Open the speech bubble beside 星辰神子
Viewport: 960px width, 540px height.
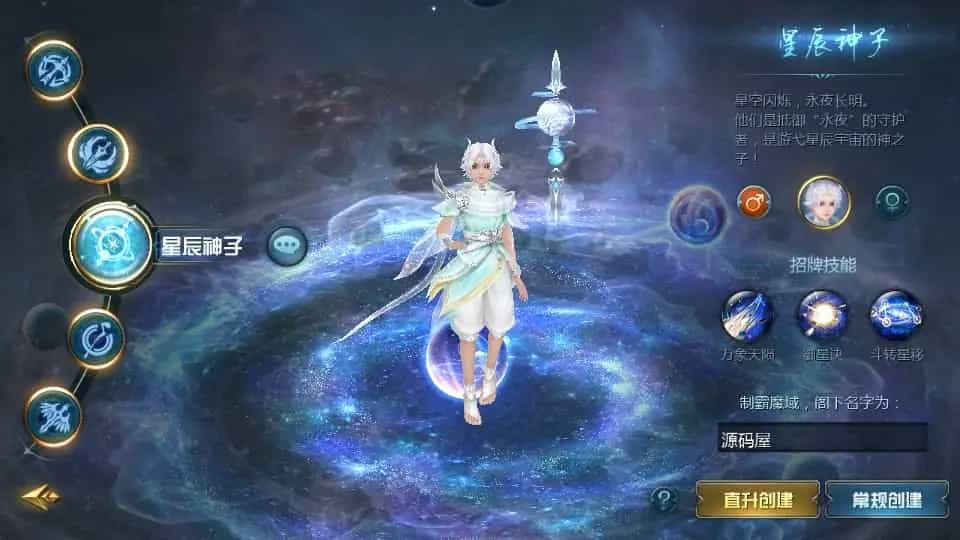(x=288, y=243)
